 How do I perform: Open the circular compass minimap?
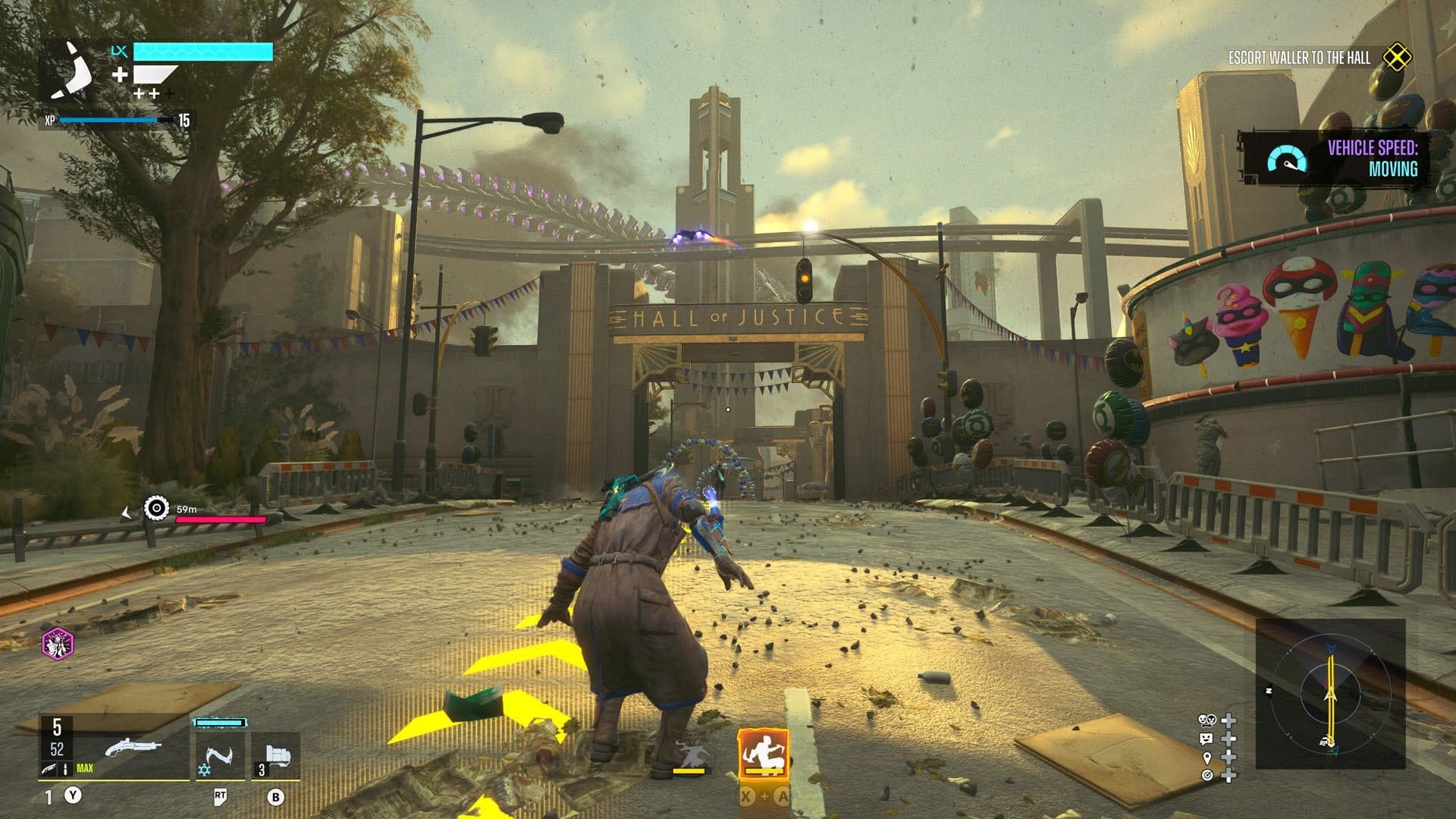1329,694
